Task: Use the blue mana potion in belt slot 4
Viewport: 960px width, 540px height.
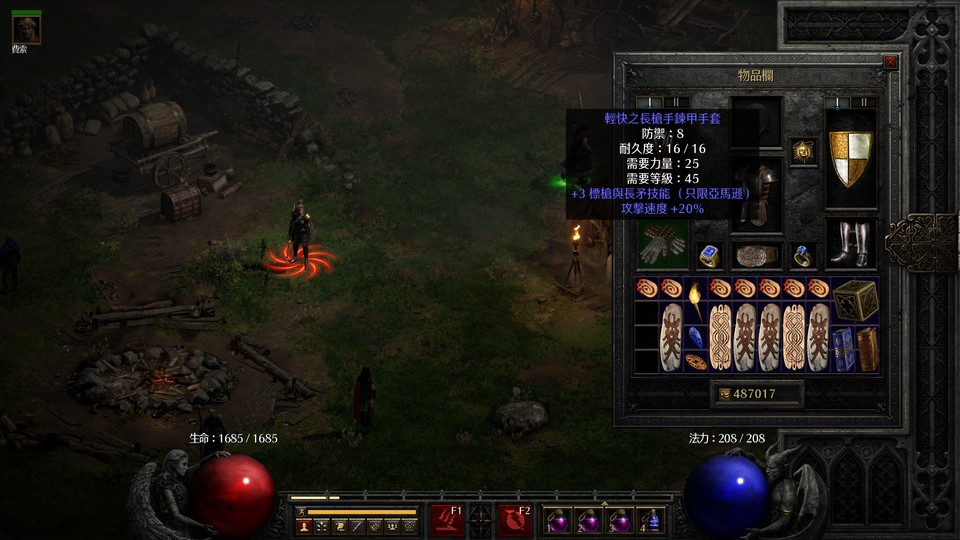Action: tap(653, 520)
